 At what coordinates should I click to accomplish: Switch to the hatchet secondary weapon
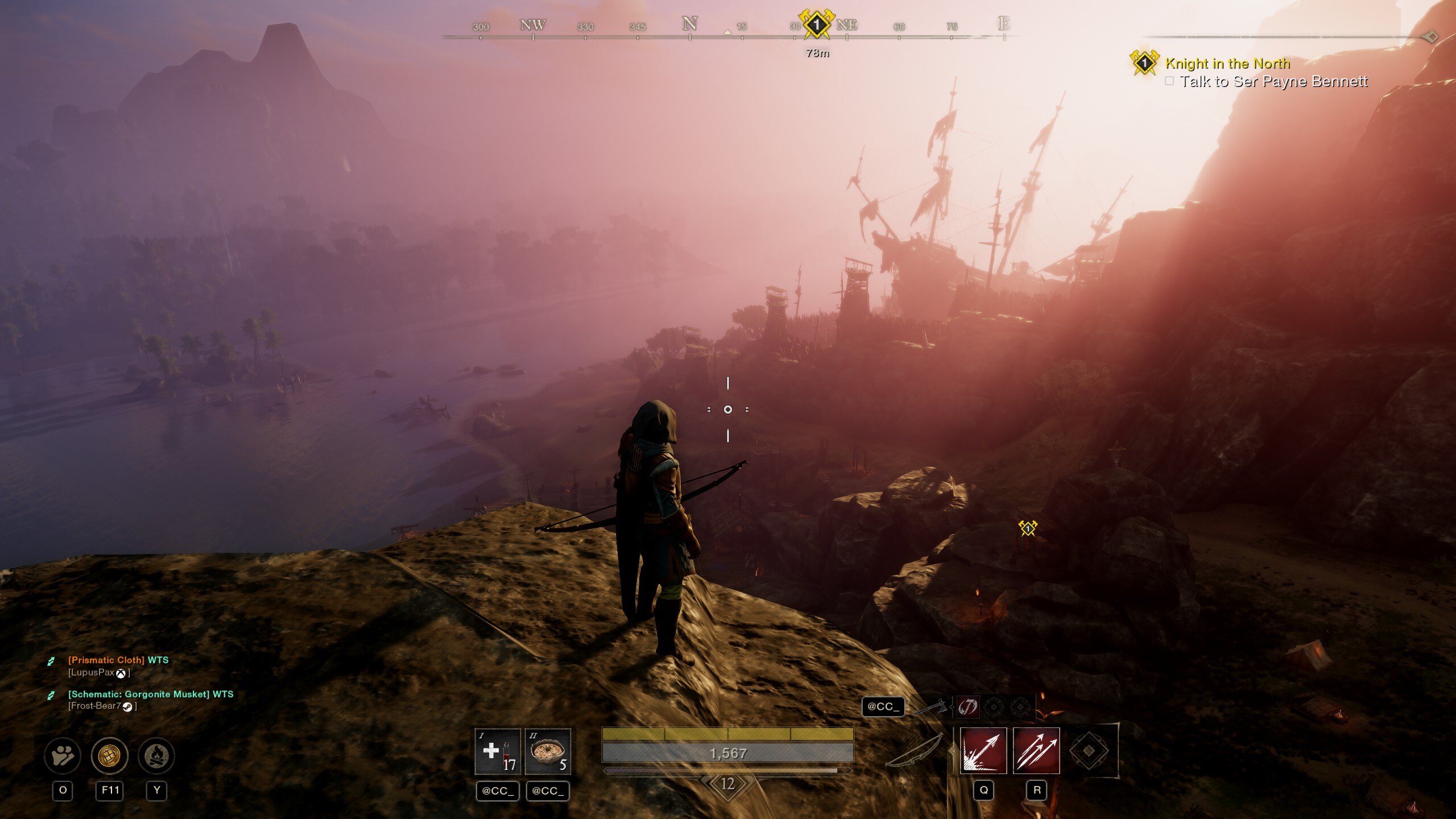tap(933, 707)
